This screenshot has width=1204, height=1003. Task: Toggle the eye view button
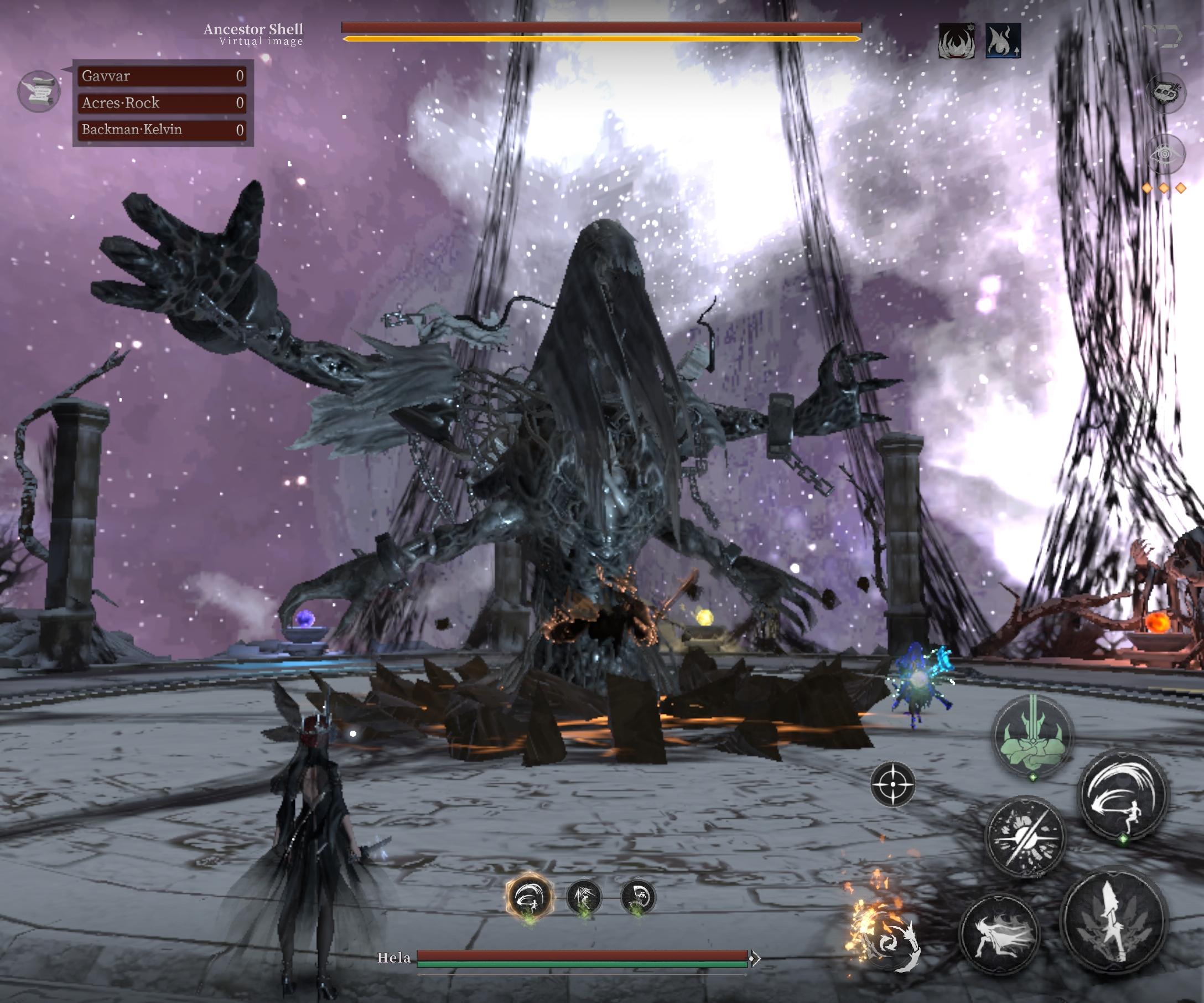[x=1165, y=154]
